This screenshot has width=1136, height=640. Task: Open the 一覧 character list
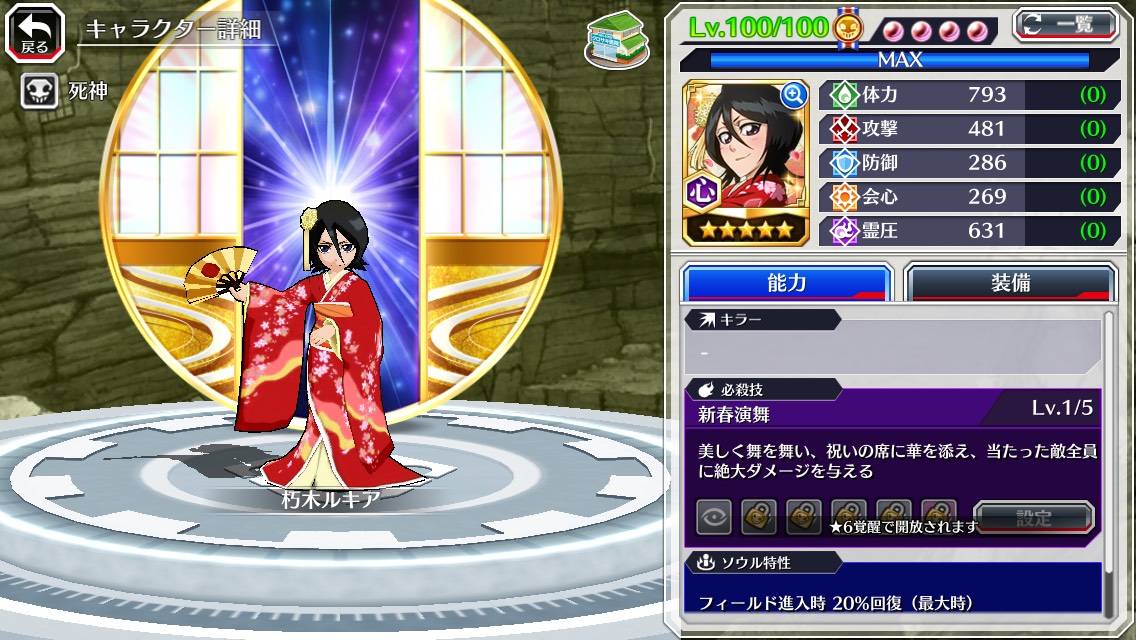point(1065,24)
